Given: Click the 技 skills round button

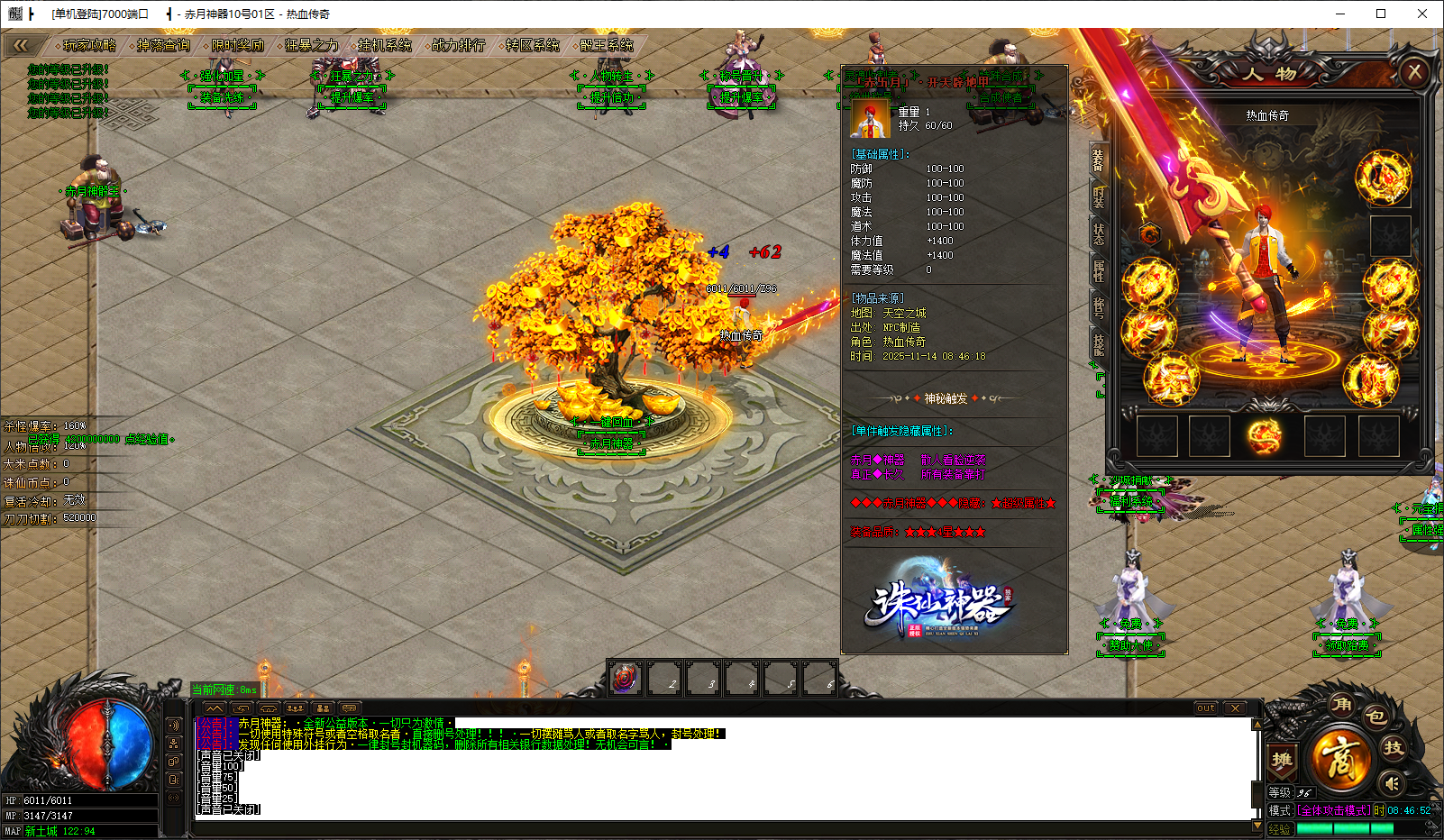Looking at the screenshot, I should 1394,747.
